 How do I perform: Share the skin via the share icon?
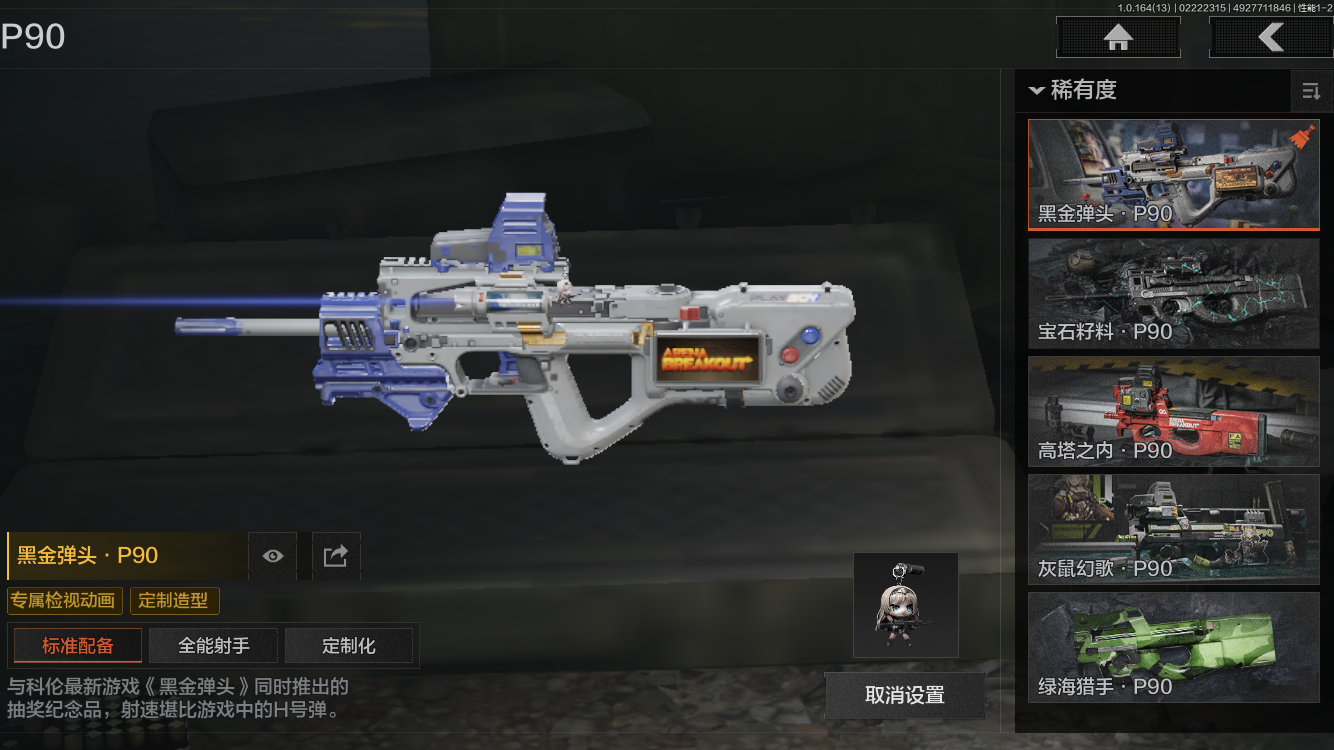pyautogui.click(x=336, y=556)
